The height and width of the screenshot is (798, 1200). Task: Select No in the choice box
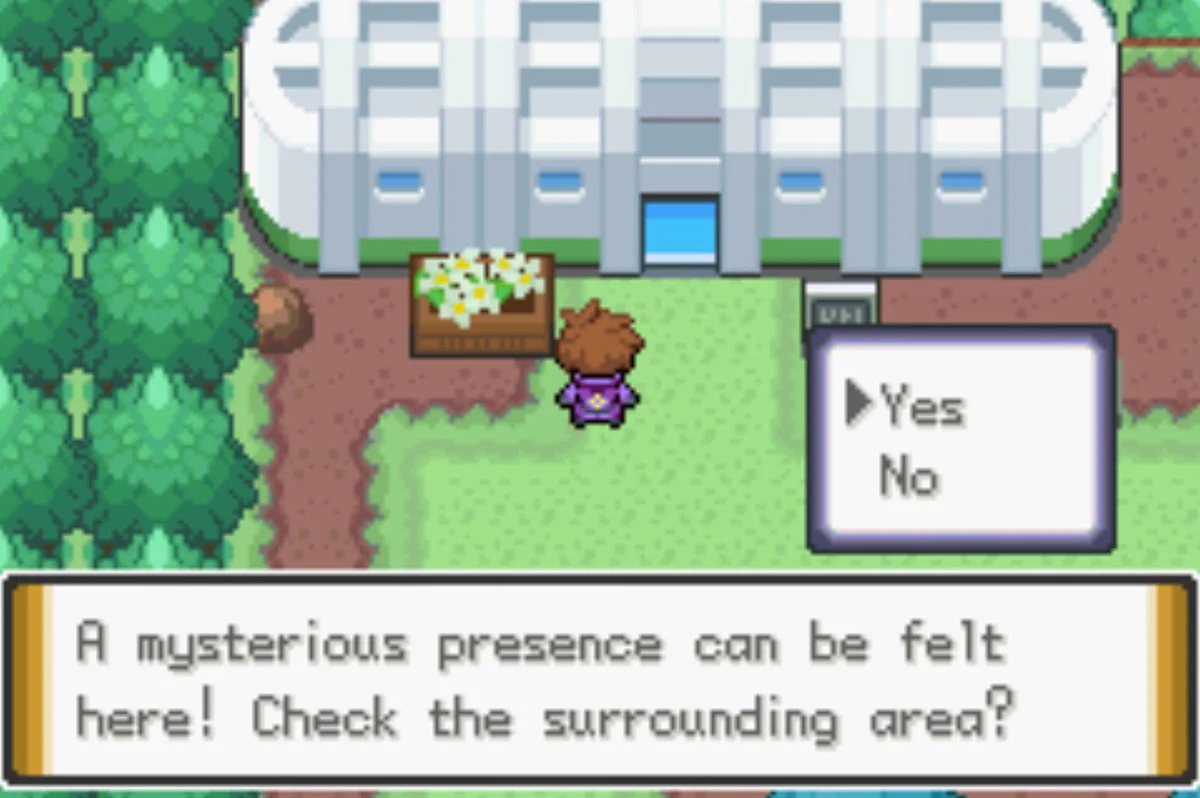click(x=909, y=477)
